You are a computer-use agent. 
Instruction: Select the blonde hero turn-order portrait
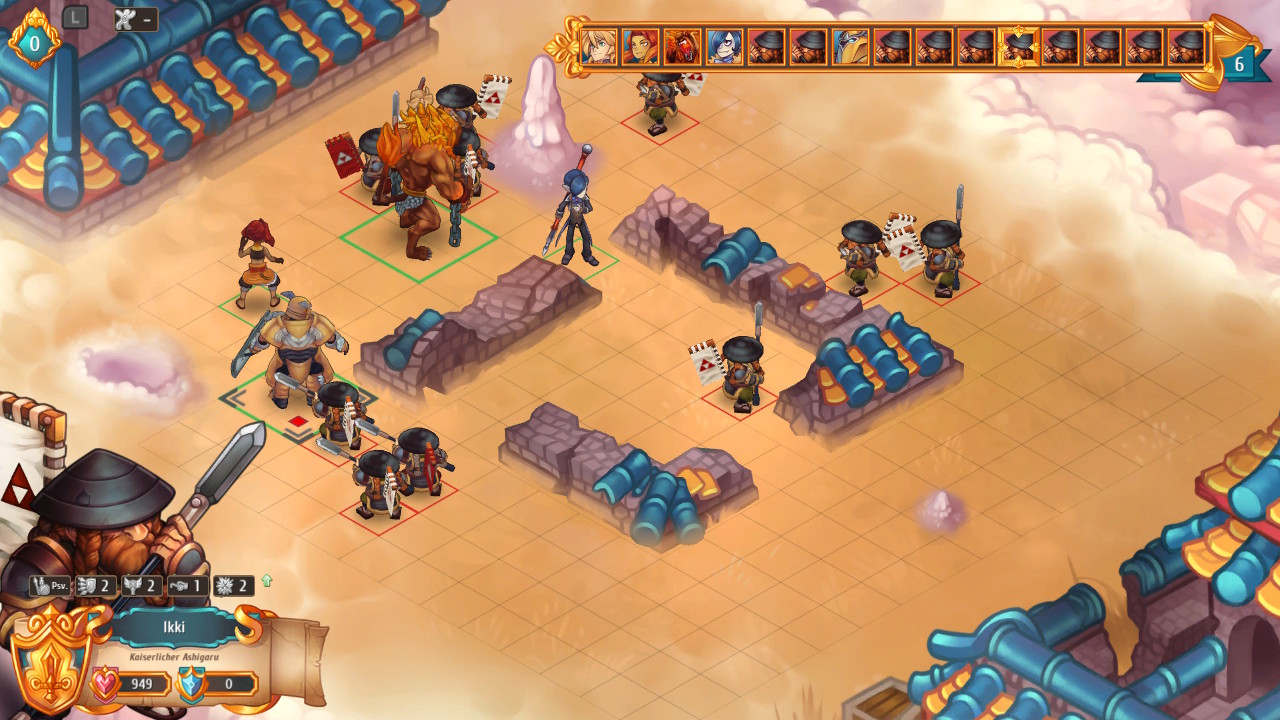(599, 47)
